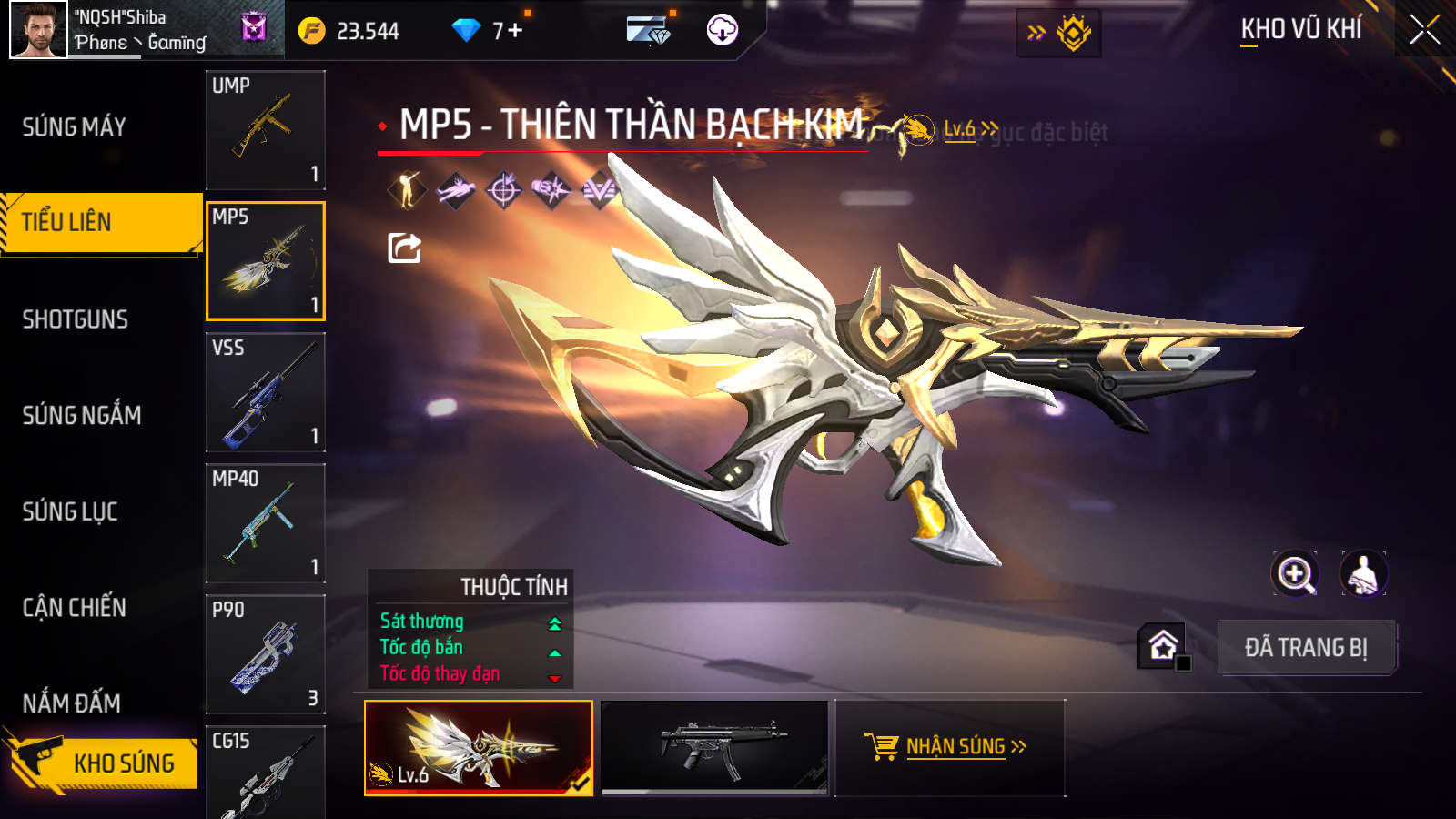The height and width of the screenshot is (819, 1456).
Task: Switch to the SÚNG MÁY category
Action: (x=75, y=127)
